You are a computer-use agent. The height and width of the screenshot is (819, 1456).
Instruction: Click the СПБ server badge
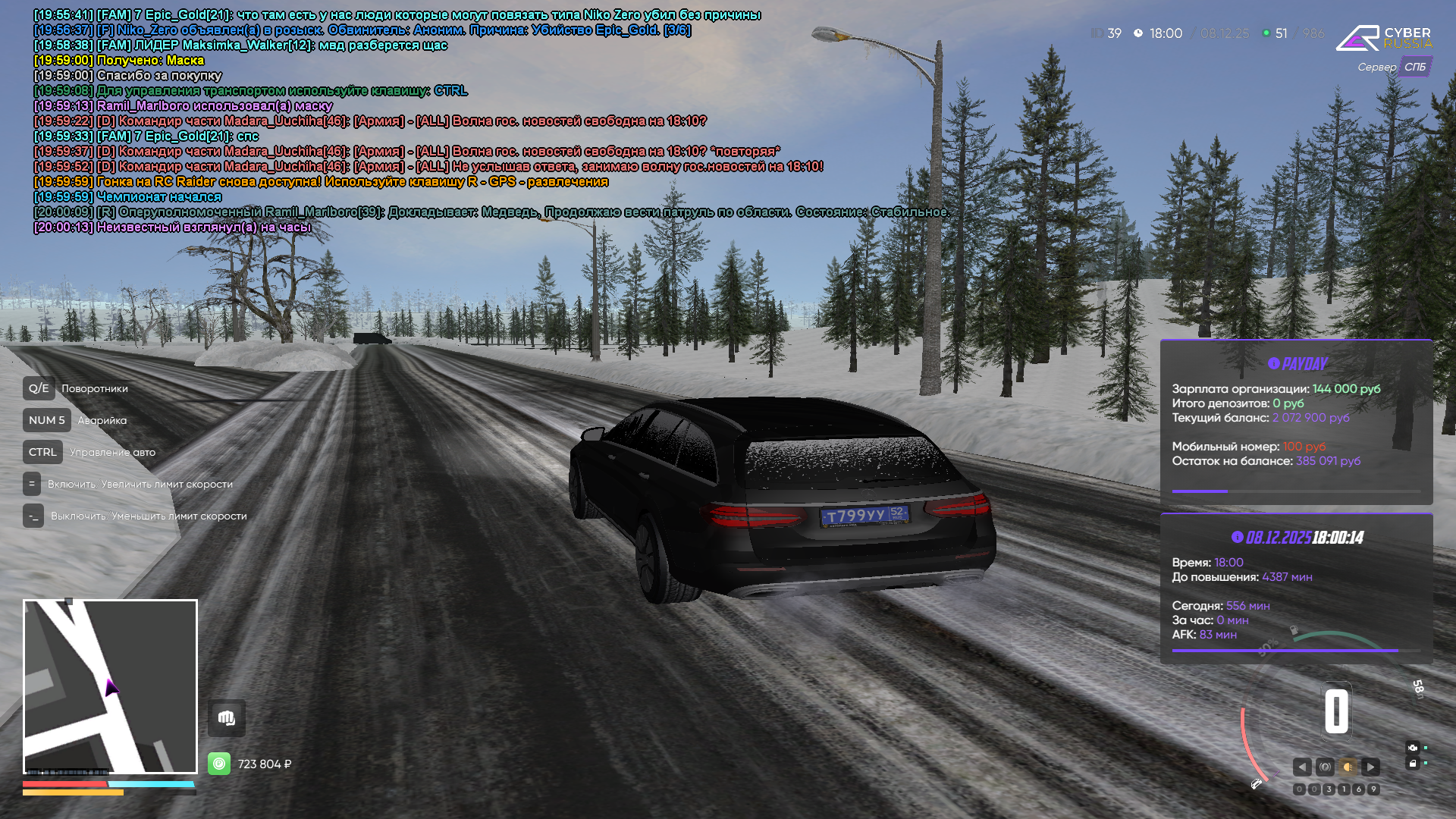pos(1414,67)
